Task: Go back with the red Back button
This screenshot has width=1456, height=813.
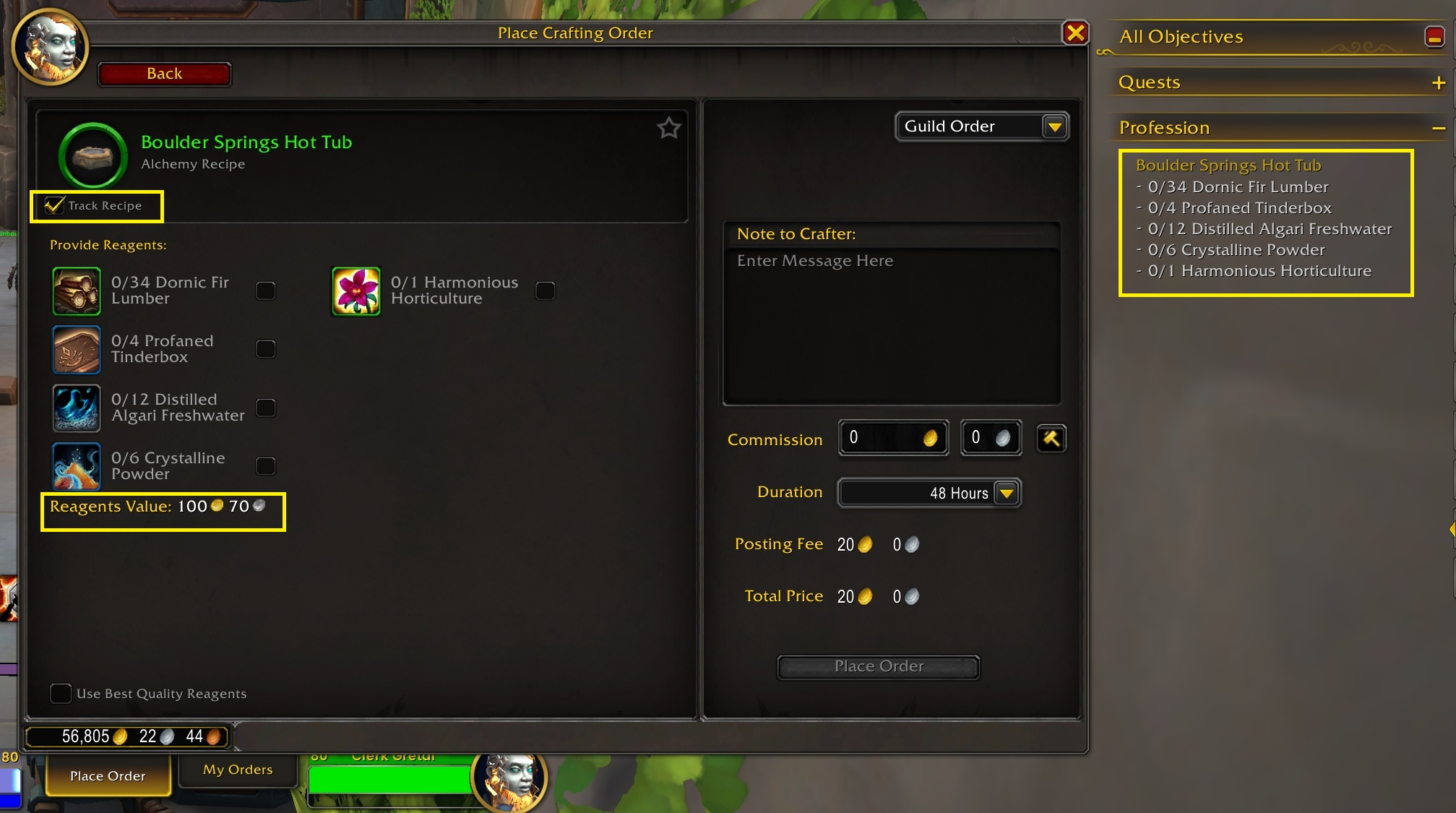Action: pos(164,74)
